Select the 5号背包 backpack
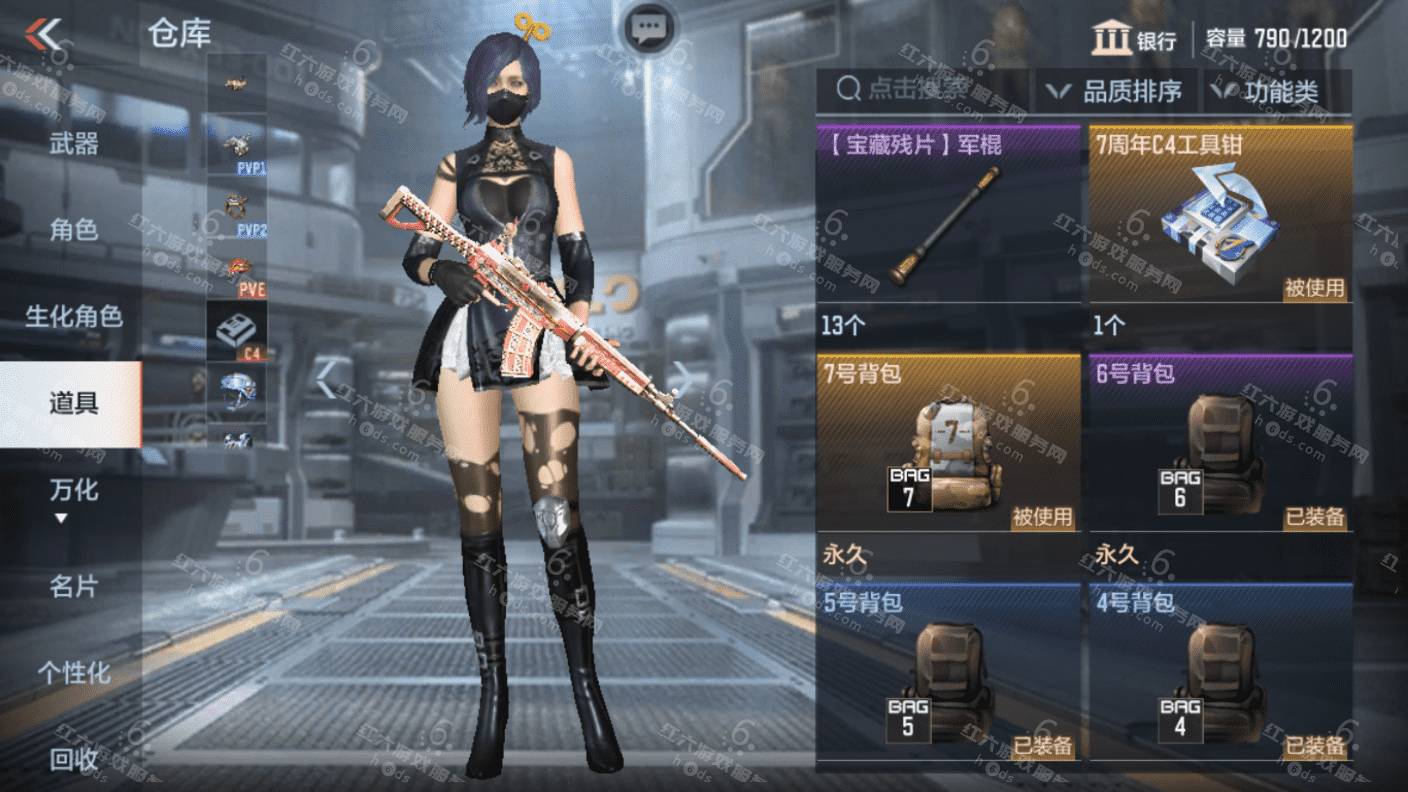The width and height of the screenshot is (1408, 792). 948,675
